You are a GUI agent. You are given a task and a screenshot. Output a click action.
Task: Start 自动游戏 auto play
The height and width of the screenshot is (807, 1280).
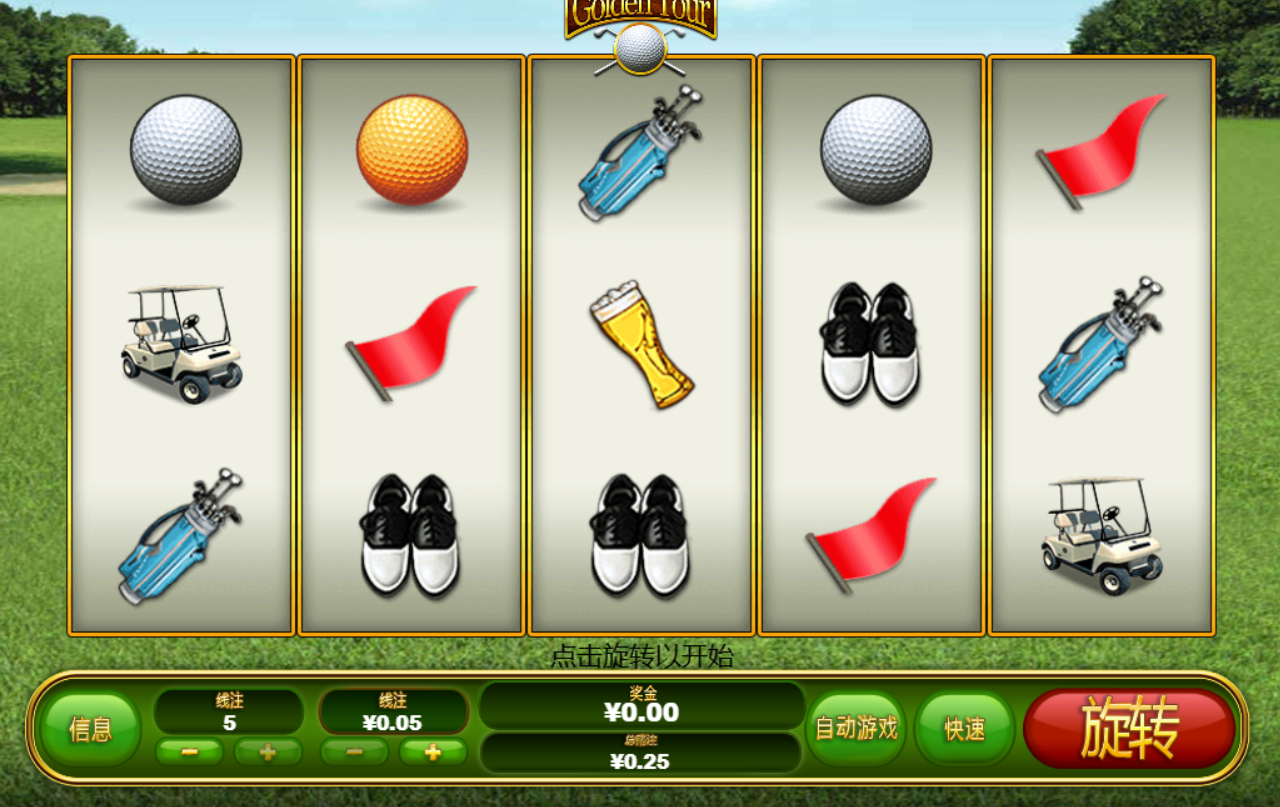(856, 728)
